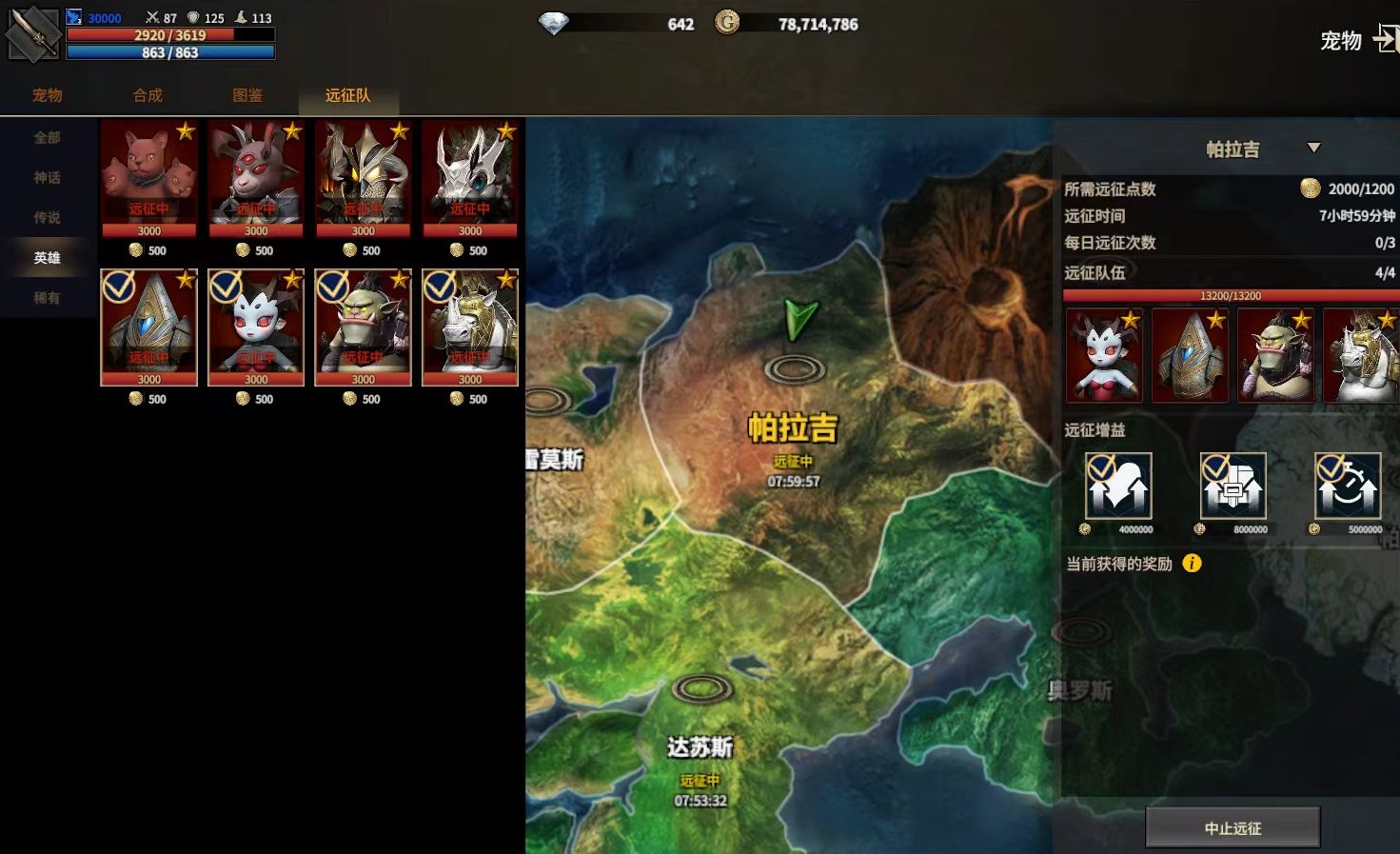Choose the 传说 rarity filter
This screenshot has height=854, width=1400.
pyautogui.click(x=47, y=218)
